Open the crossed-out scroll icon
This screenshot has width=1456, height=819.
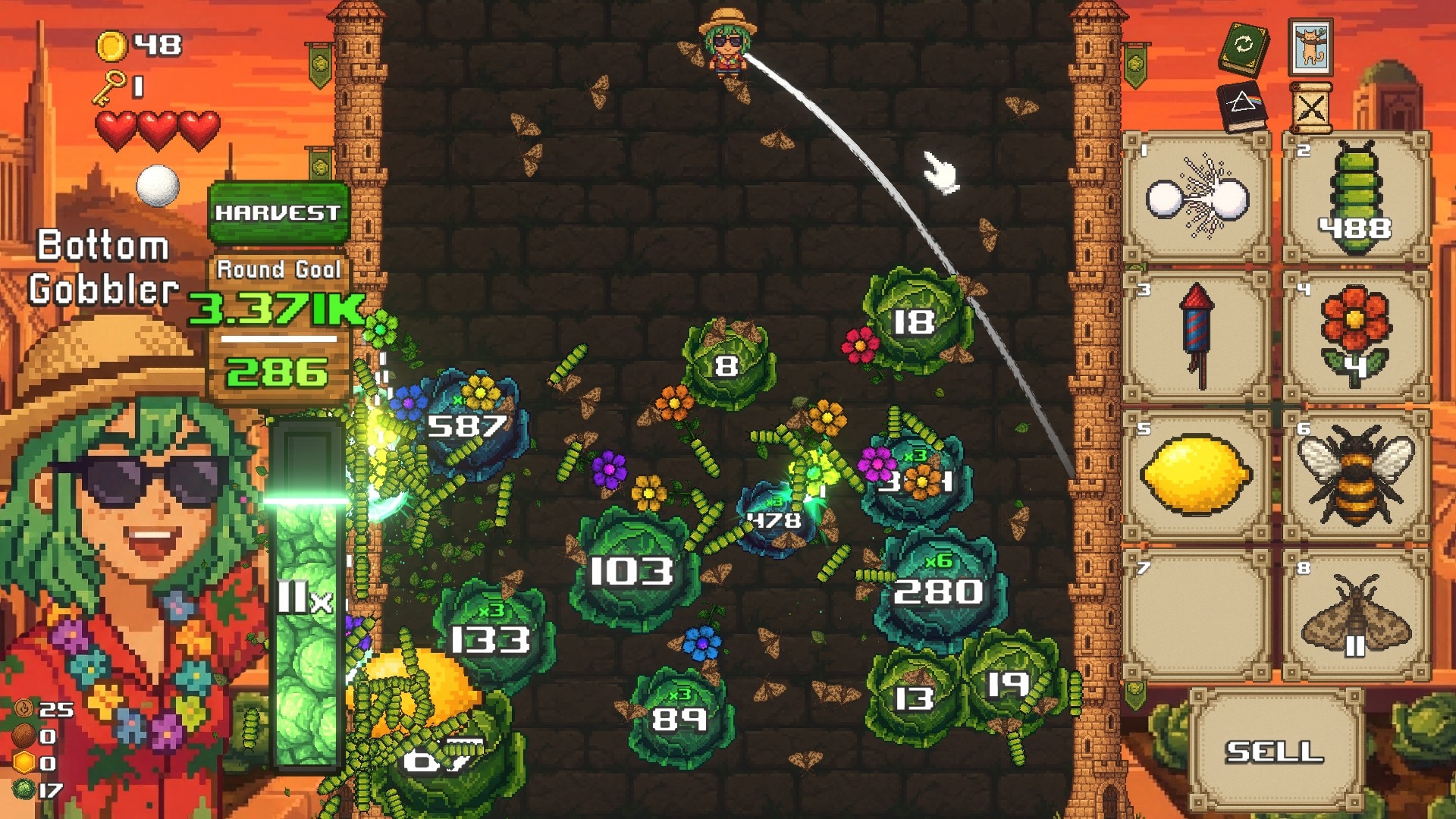click(x=1310, y=108)
